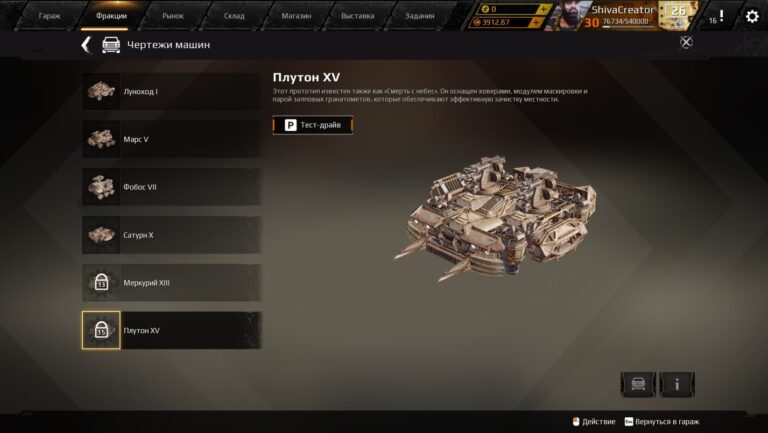Screen dimensions: 768x433
Task: Switch to the Фракции tab
Action: 112,16
